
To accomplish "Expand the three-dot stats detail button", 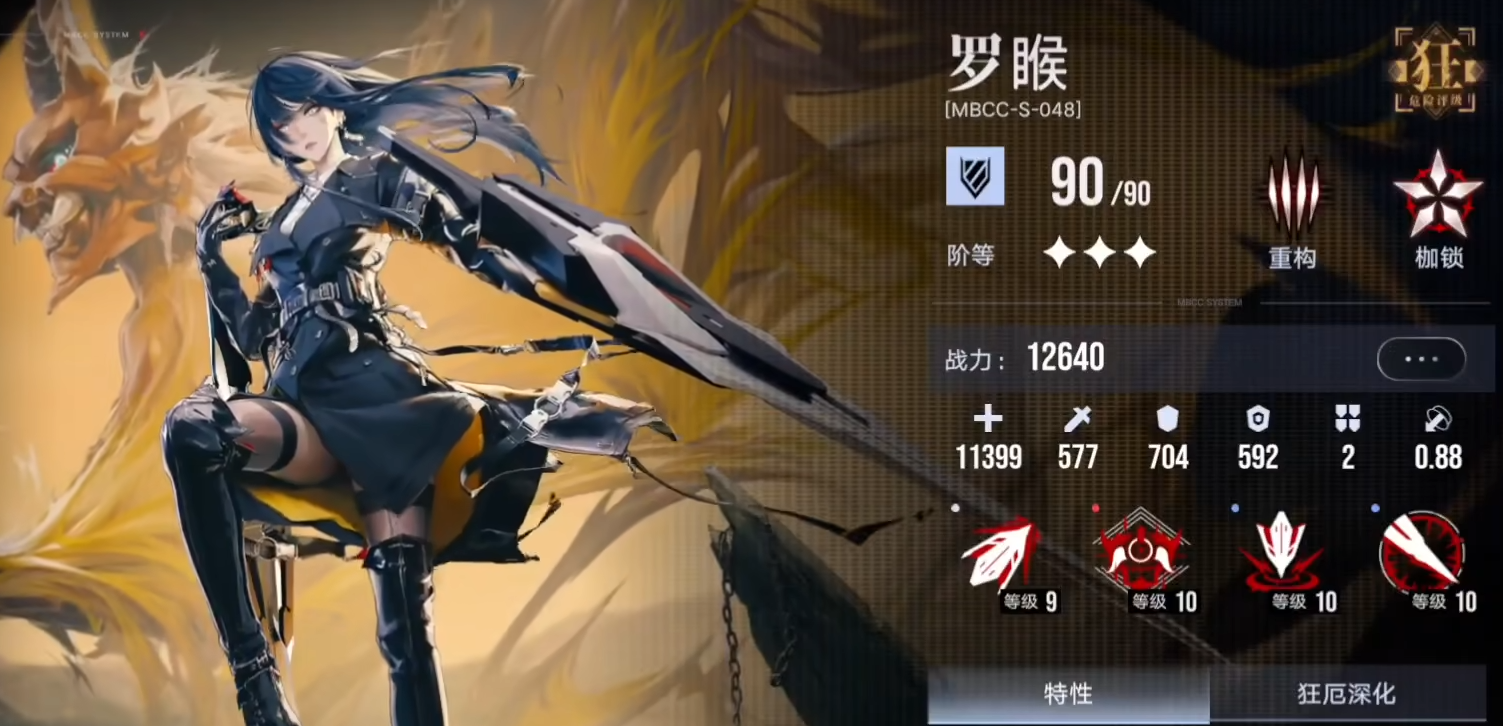I will [1420, 357].
